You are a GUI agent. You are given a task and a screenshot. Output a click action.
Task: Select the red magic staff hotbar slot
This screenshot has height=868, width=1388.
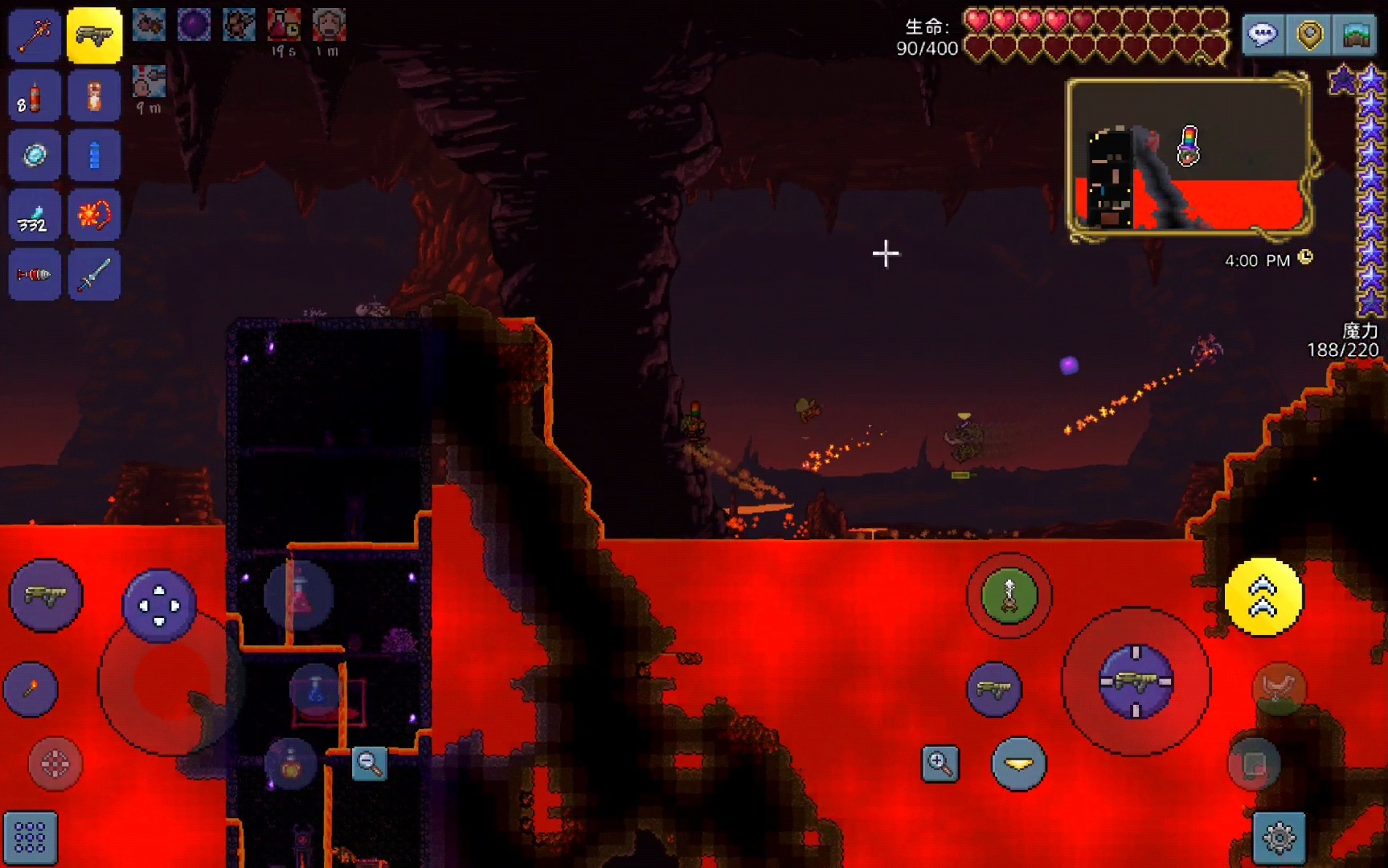click(x=35, y=35)
